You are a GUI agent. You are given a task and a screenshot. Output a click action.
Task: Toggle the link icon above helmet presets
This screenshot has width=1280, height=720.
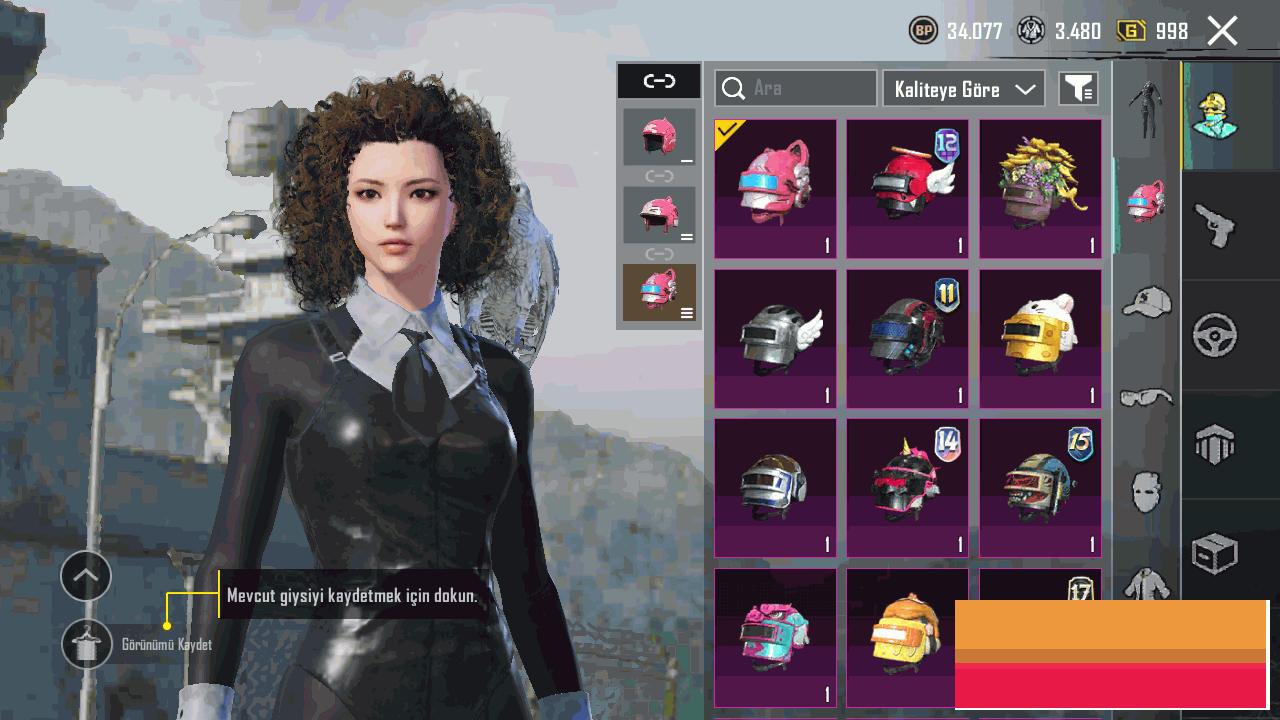click(659, 81)
